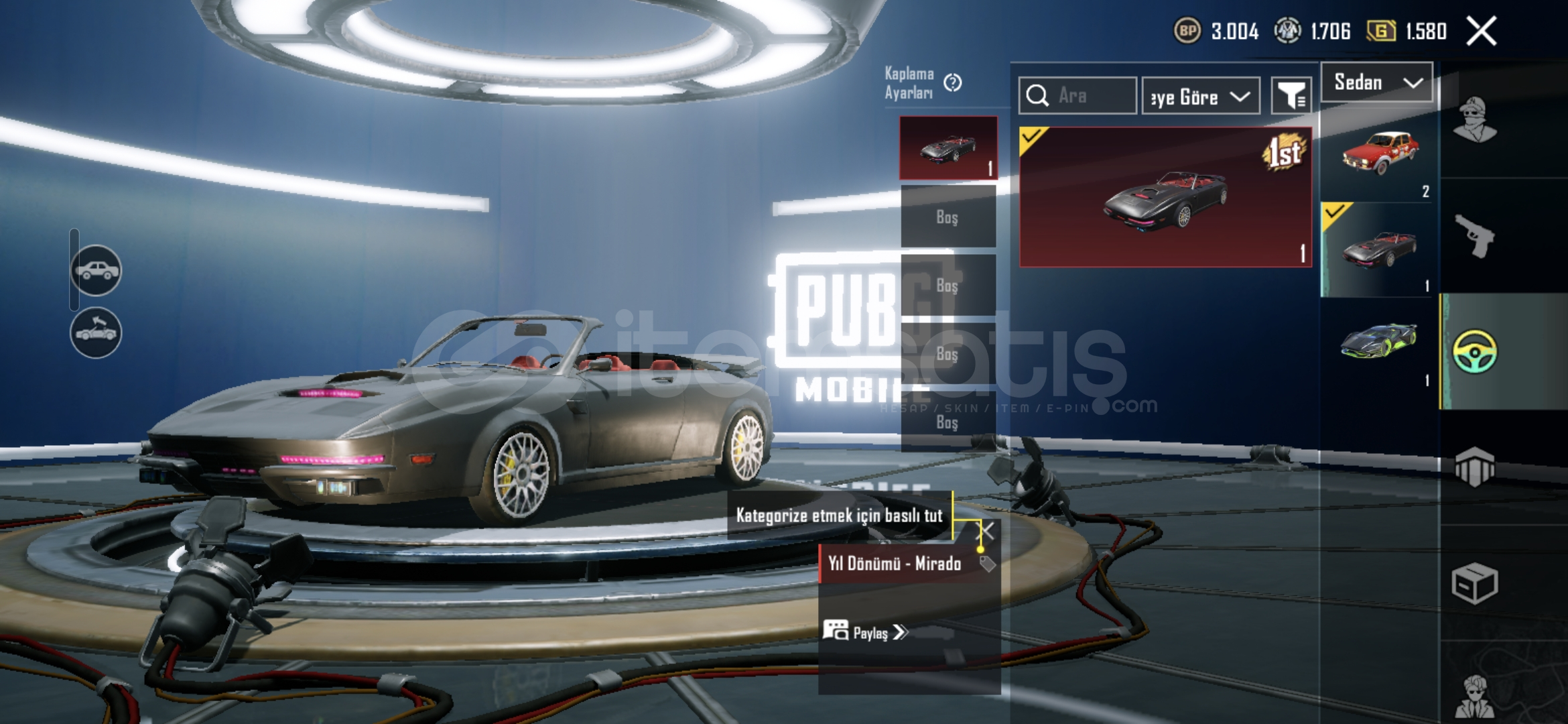
Task: Select the equipped Mirado skin slot
Action: coord(948,147)
